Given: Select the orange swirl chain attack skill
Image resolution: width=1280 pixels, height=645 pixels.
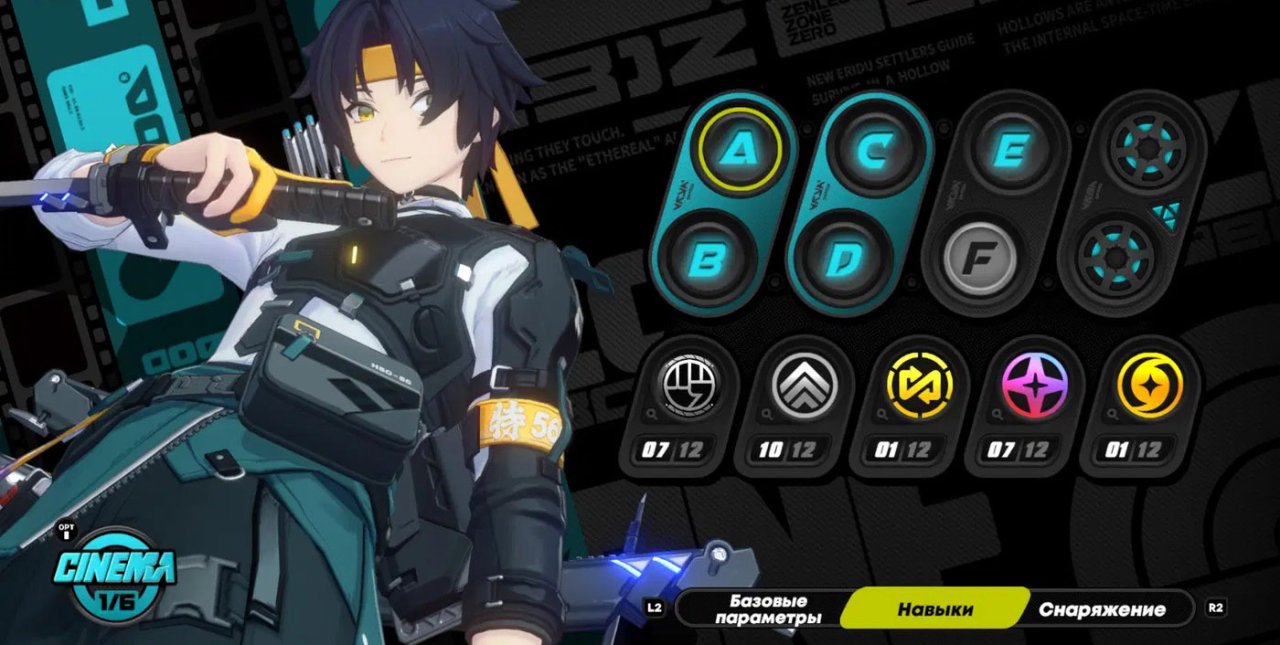Looking at the screenshot, I should (x=1150, y=386).
